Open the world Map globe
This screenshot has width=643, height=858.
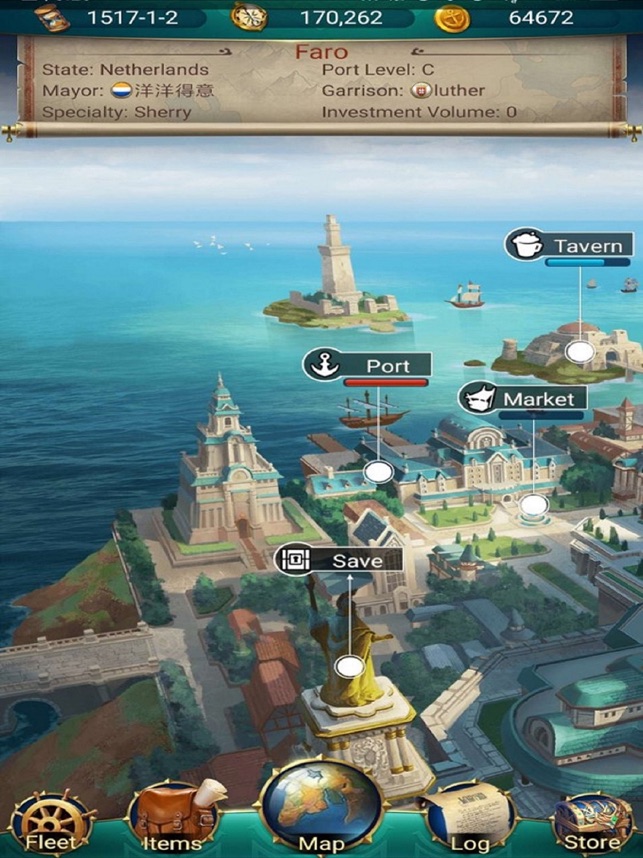click(321, 810)
